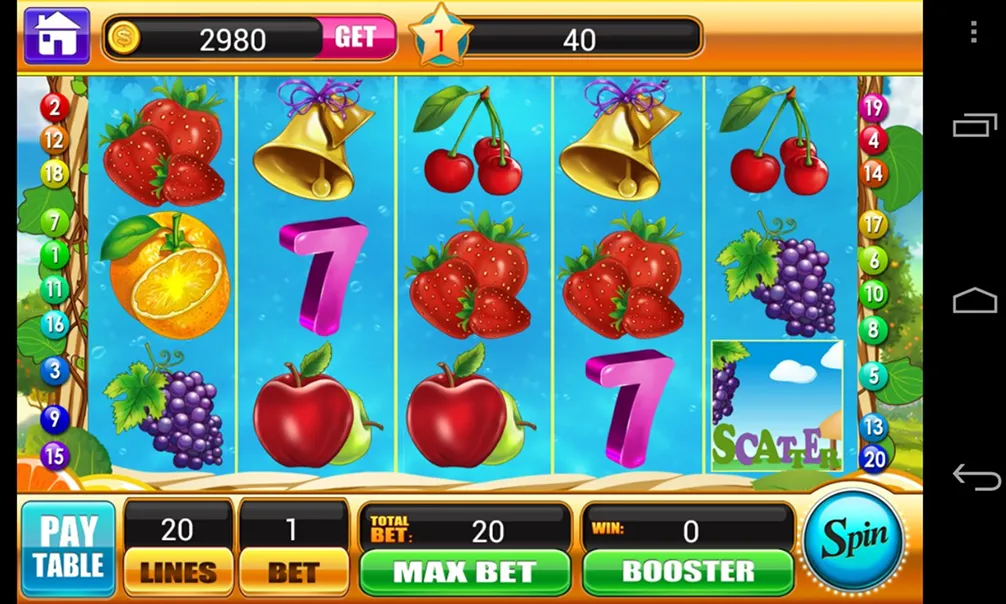Tap the pink GET coins button
The image size is (1006, 604).
click(355, 38)
